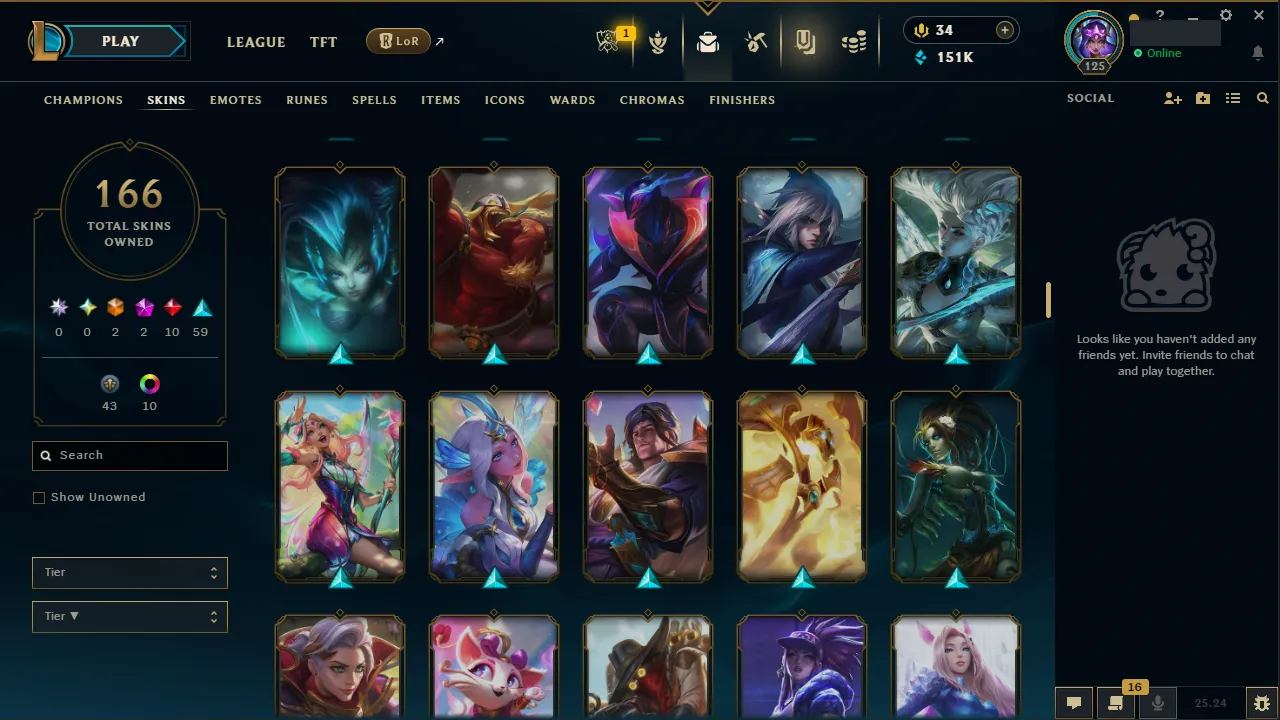Viewport: 1280px width, 720px height.
Task: Open Hextech Crafting hammer icon
Action: [x=756, y=42]
